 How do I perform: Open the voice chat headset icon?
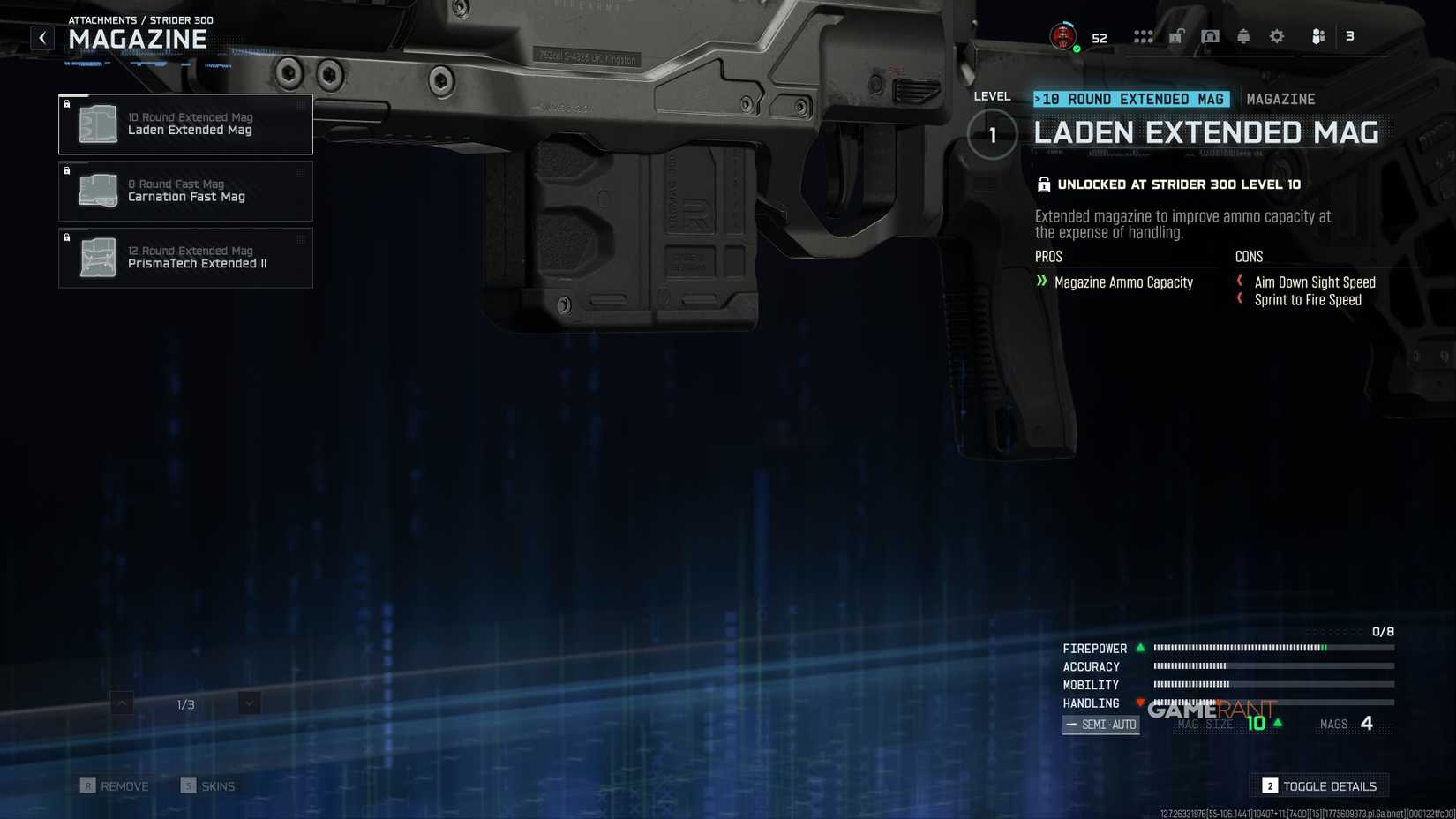click(1211, 36)
